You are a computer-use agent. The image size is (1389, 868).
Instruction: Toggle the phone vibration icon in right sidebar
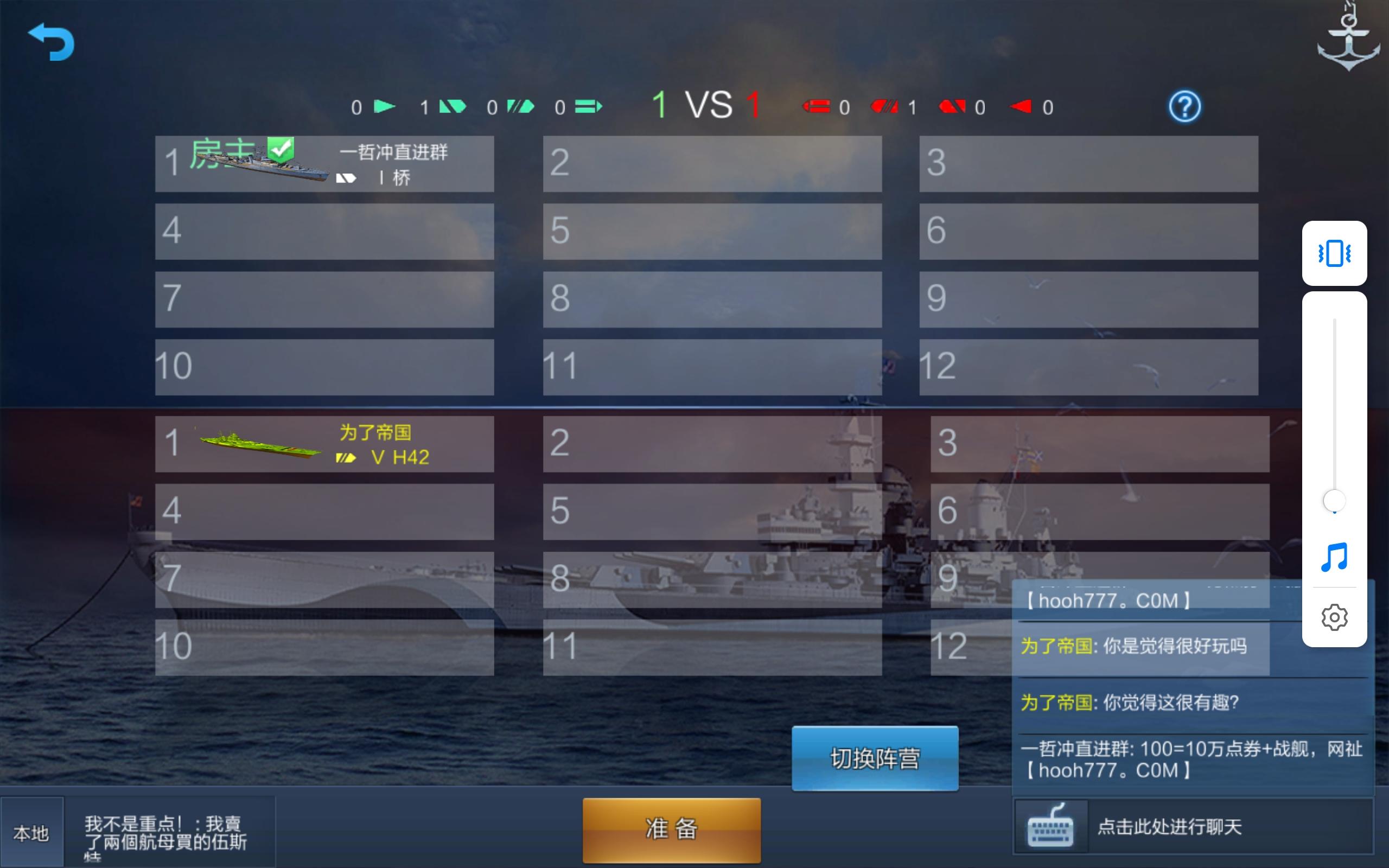(1335, 254)
